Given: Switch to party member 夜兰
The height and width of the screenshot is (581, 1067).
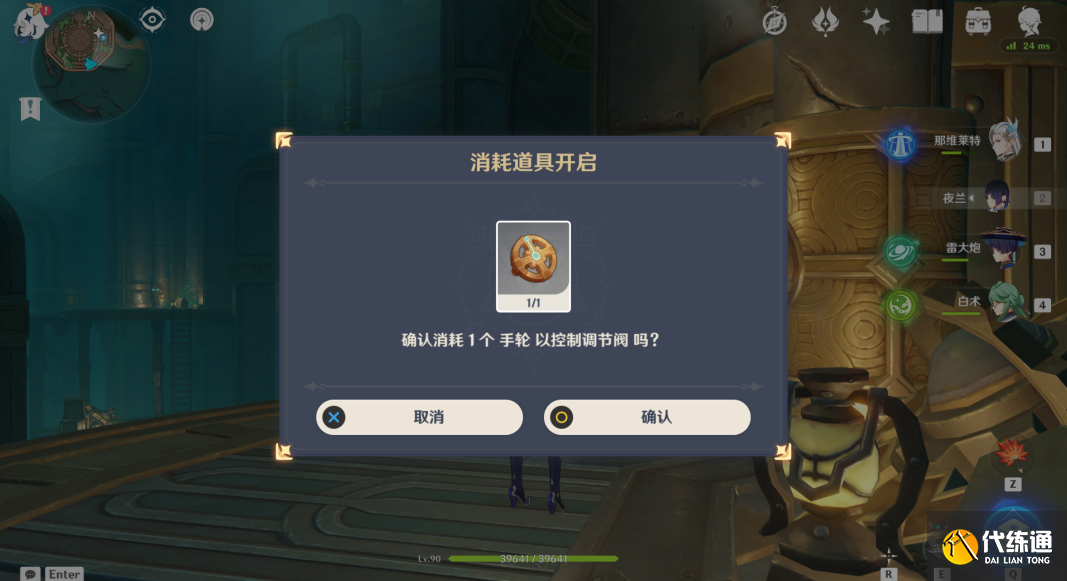Looking at the screenshot, I should point(999,197).
